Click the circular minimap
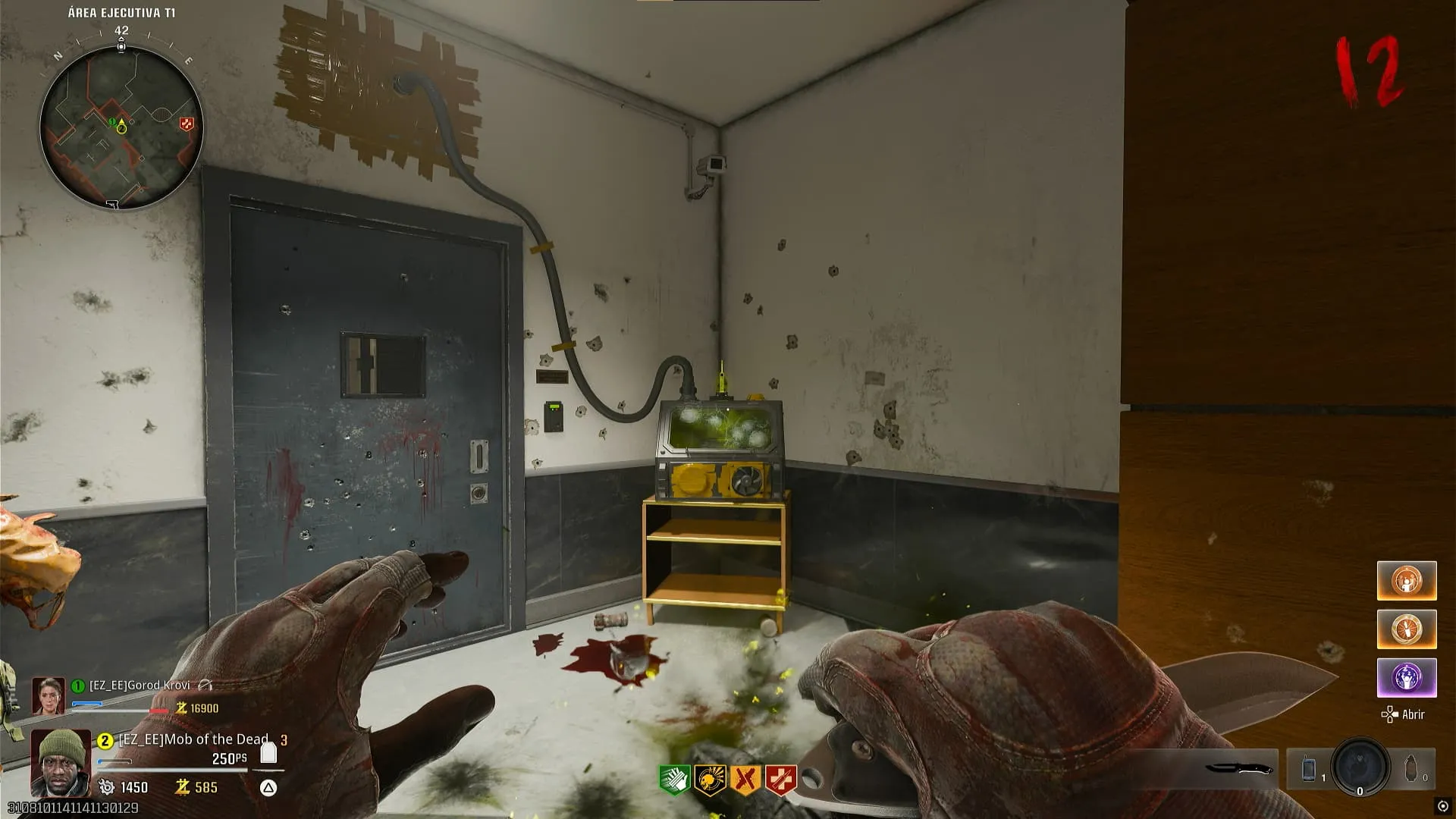Image resolution: width=1456 pixels, height=819 pixels. tap(121, 127)
